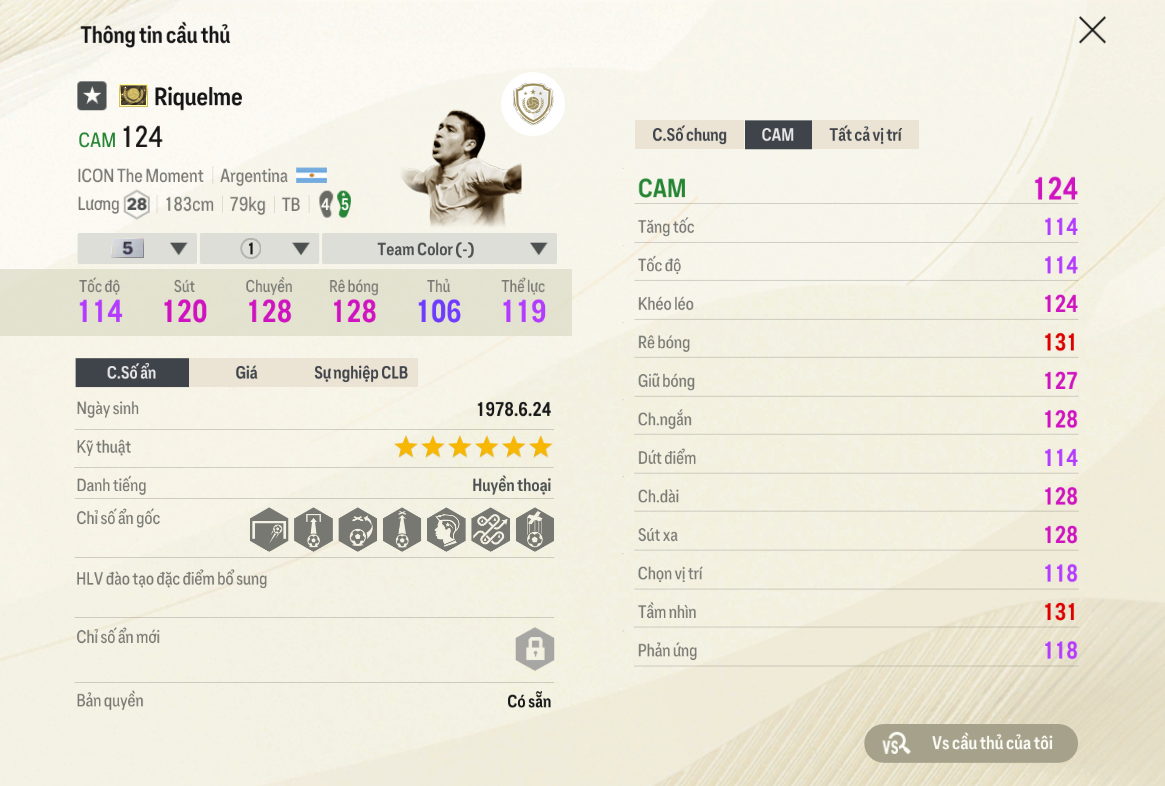Image resolution: width=1165 pixels, height=786 pixels.
Task: Open the Sự nghiệp CLB tab
Action: point(361,373)
